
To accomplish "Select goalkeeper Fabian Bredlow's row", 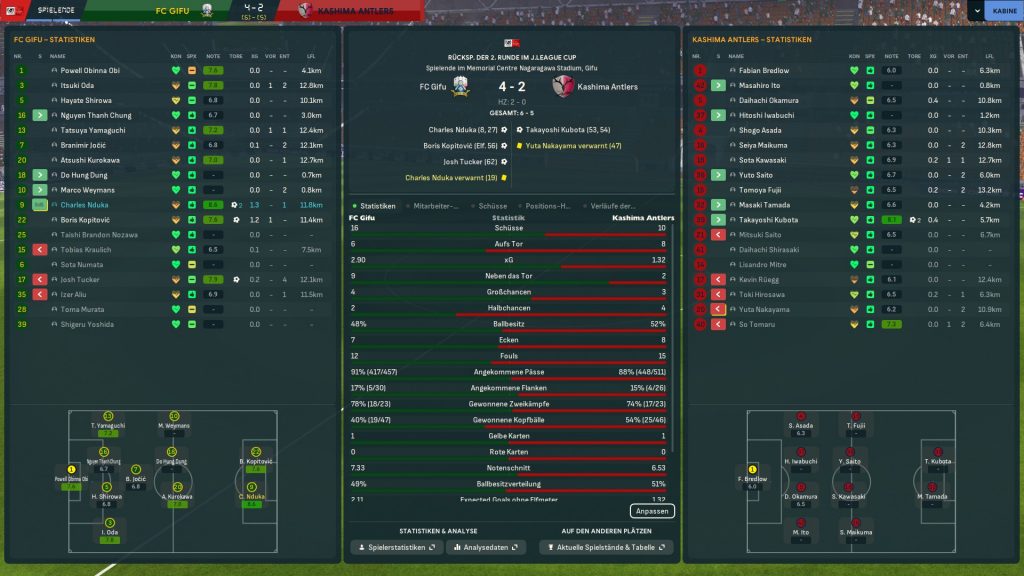I will click(764, 71).
